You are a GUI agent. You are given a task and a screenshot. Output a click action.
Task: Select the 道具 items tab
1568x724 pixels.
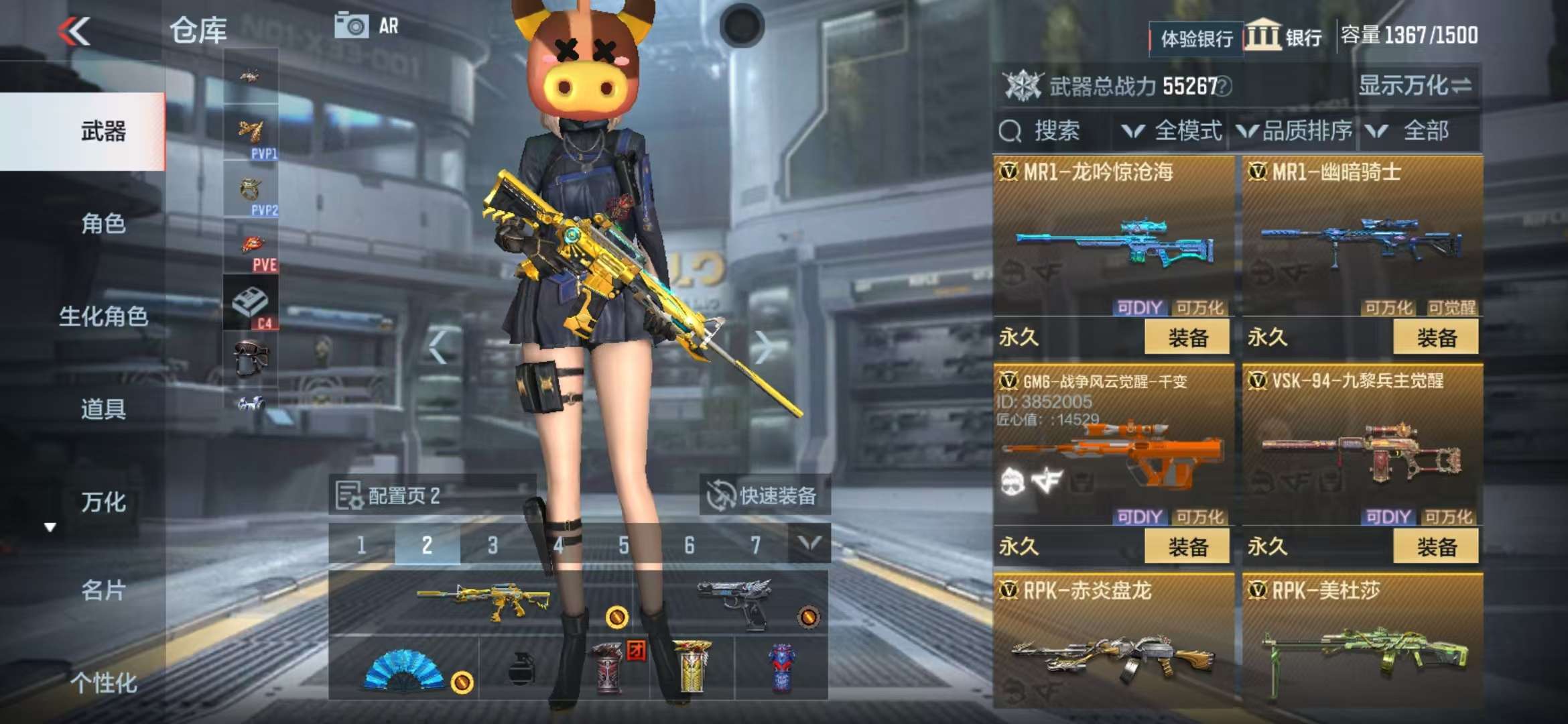pos(103,408)
